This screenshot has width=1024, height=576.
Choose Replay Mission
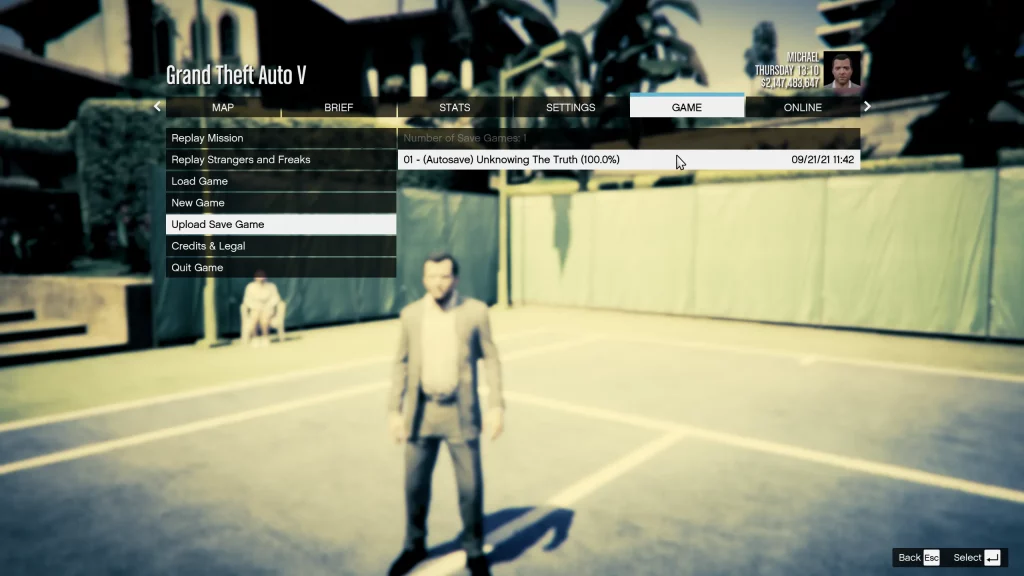point(281,138)
